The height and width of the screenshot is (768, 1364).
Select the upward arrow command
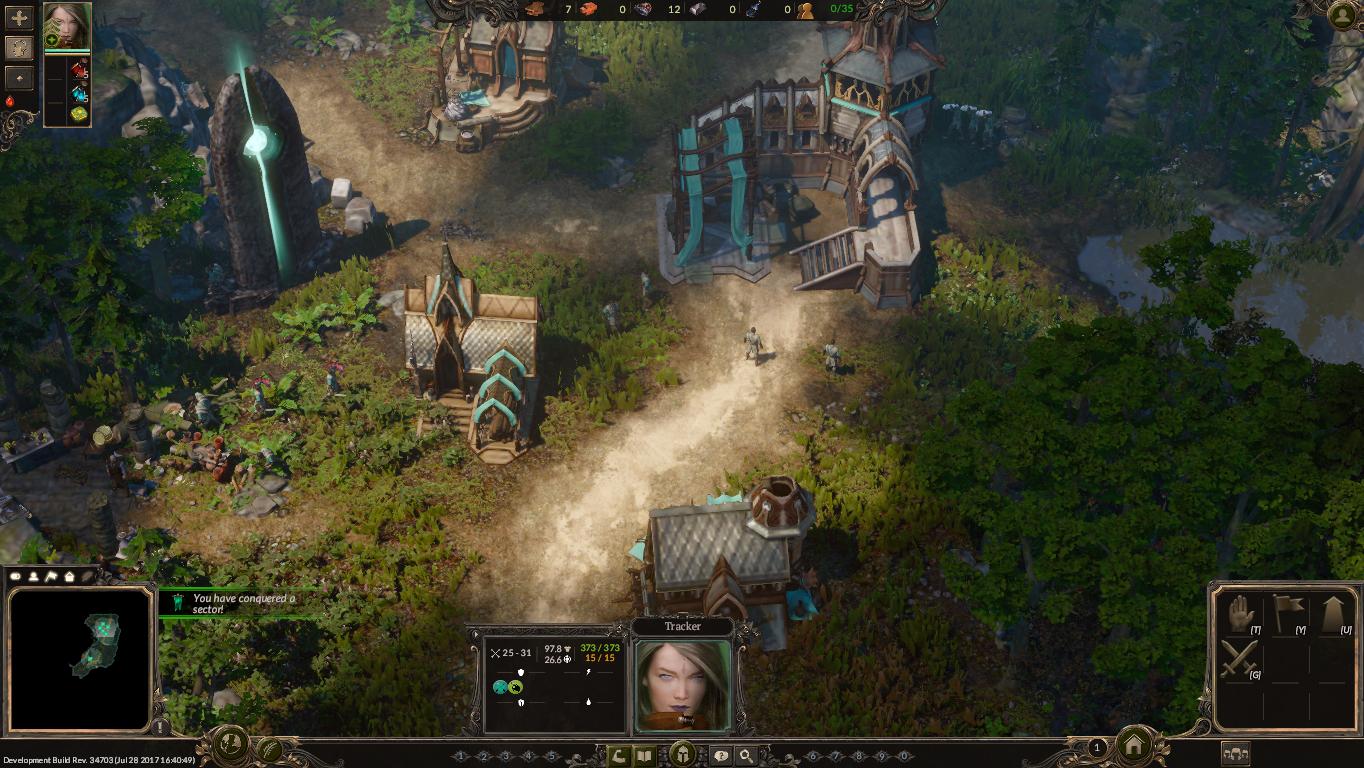pos(1332,612)
